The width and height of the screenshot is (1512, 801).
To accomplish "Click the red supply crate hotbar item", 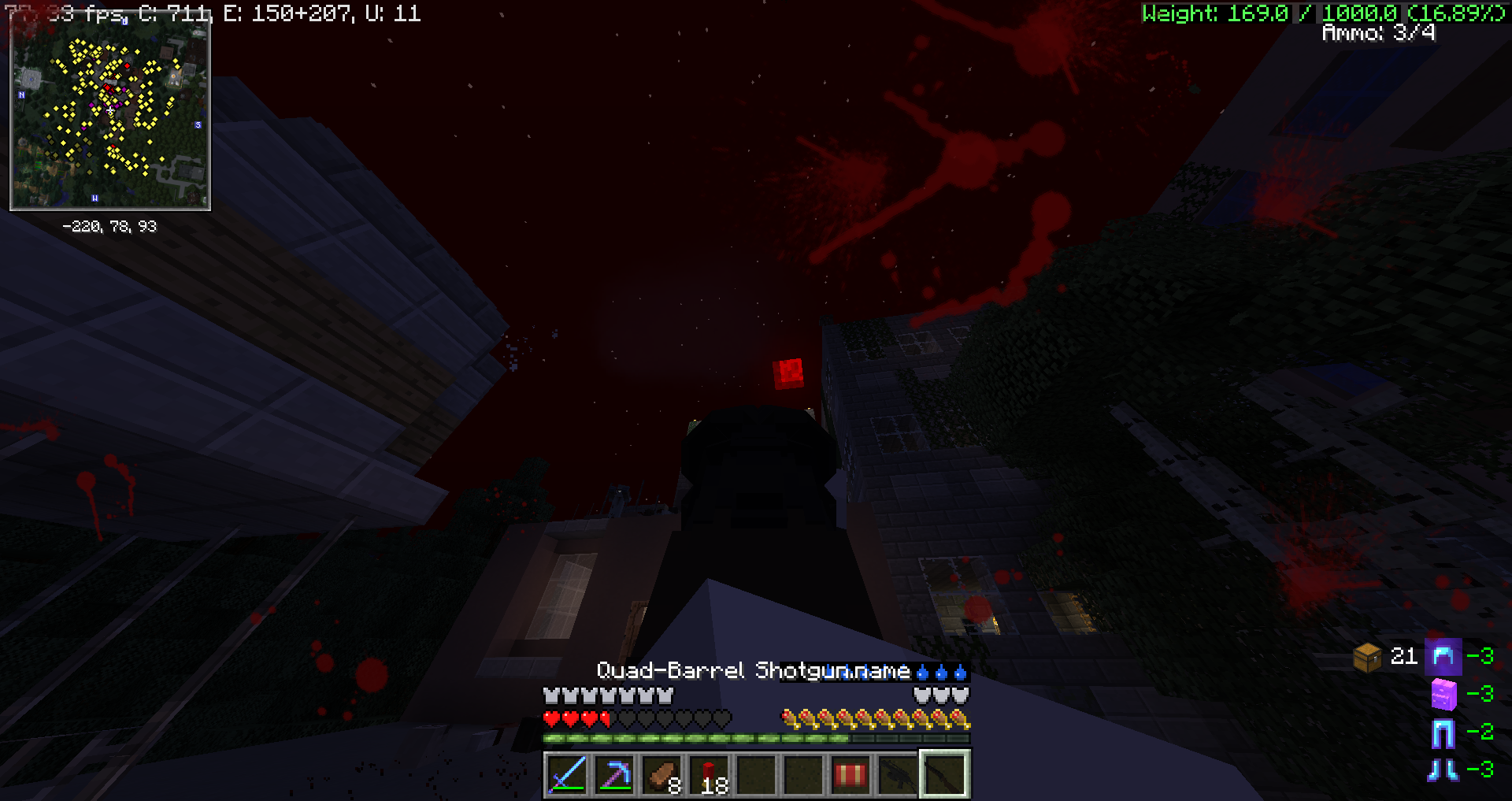I will pos(850,776).
